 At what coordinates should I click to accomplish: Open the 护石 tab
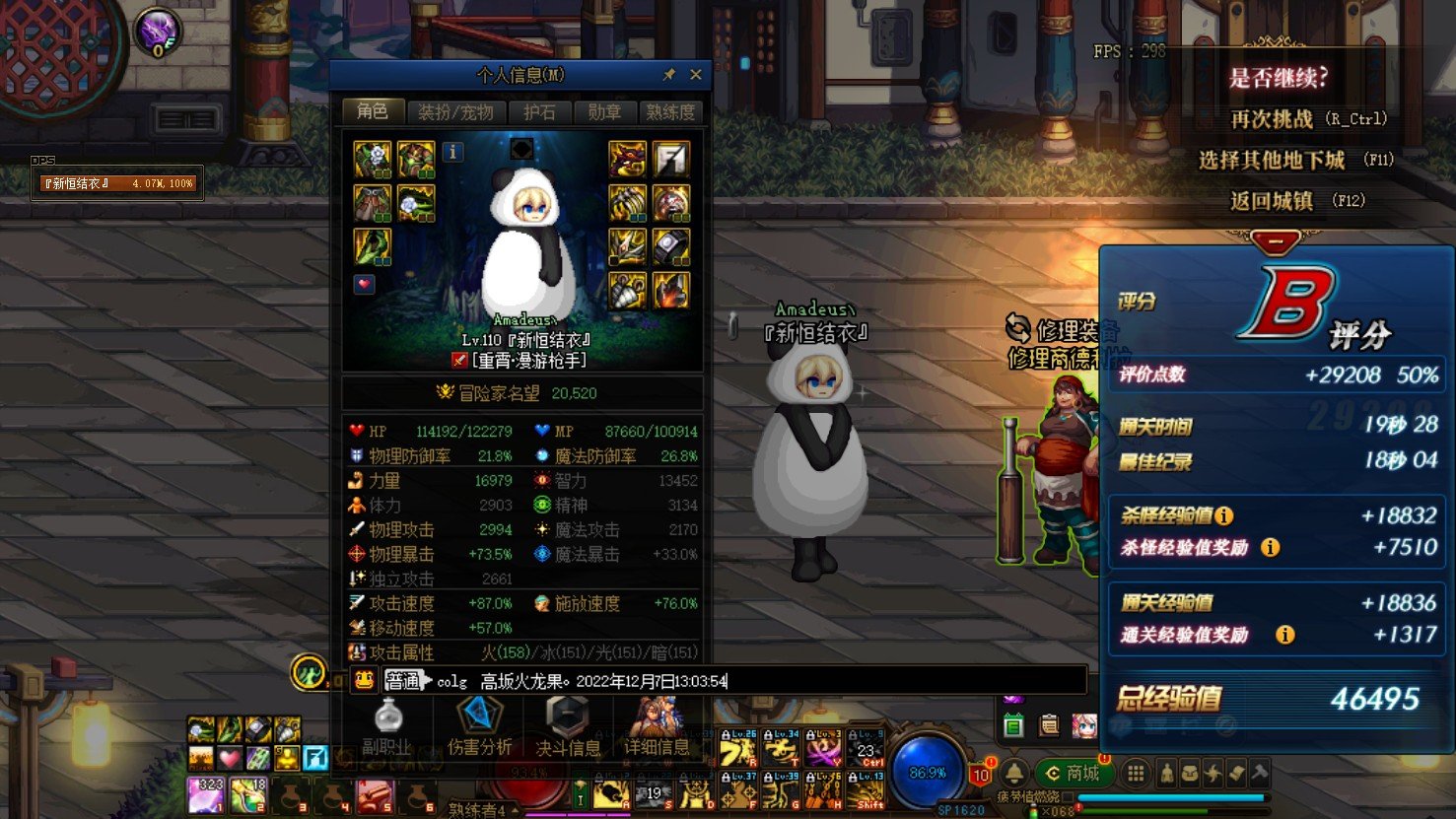(x=539, y=112)
